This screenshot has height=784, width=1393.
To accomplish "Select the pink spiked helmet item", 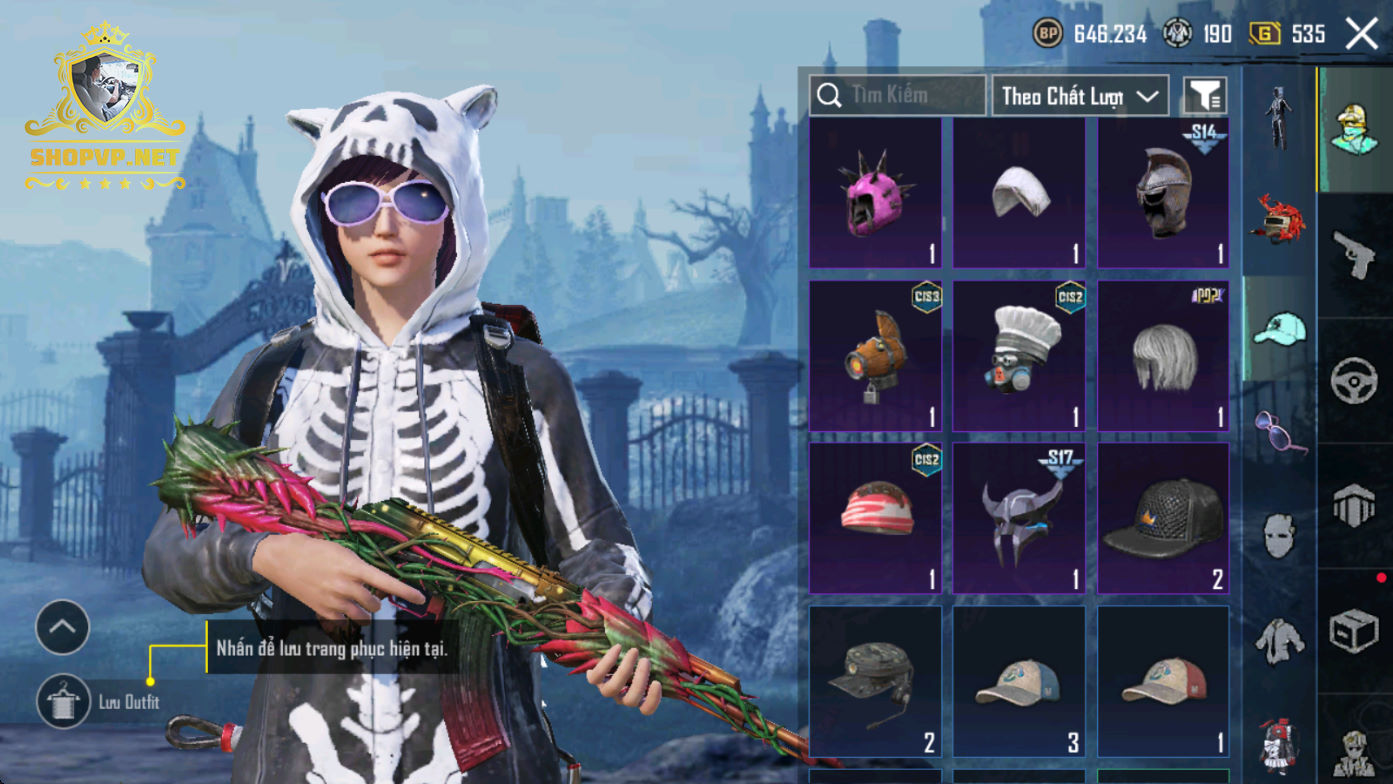I will [875, 194].
